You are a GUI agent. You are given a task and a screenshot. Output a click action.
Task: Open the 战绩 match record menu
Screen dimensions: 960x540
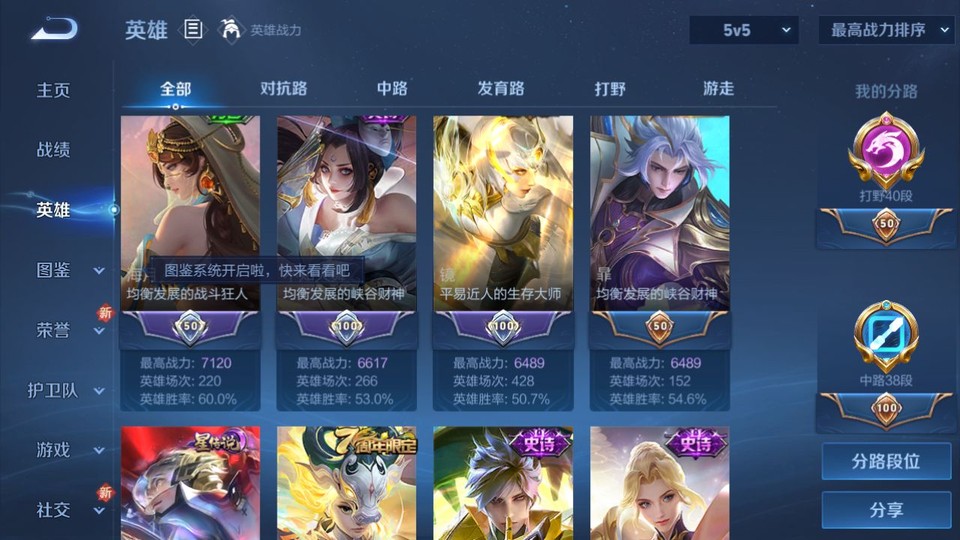point(54,150)
